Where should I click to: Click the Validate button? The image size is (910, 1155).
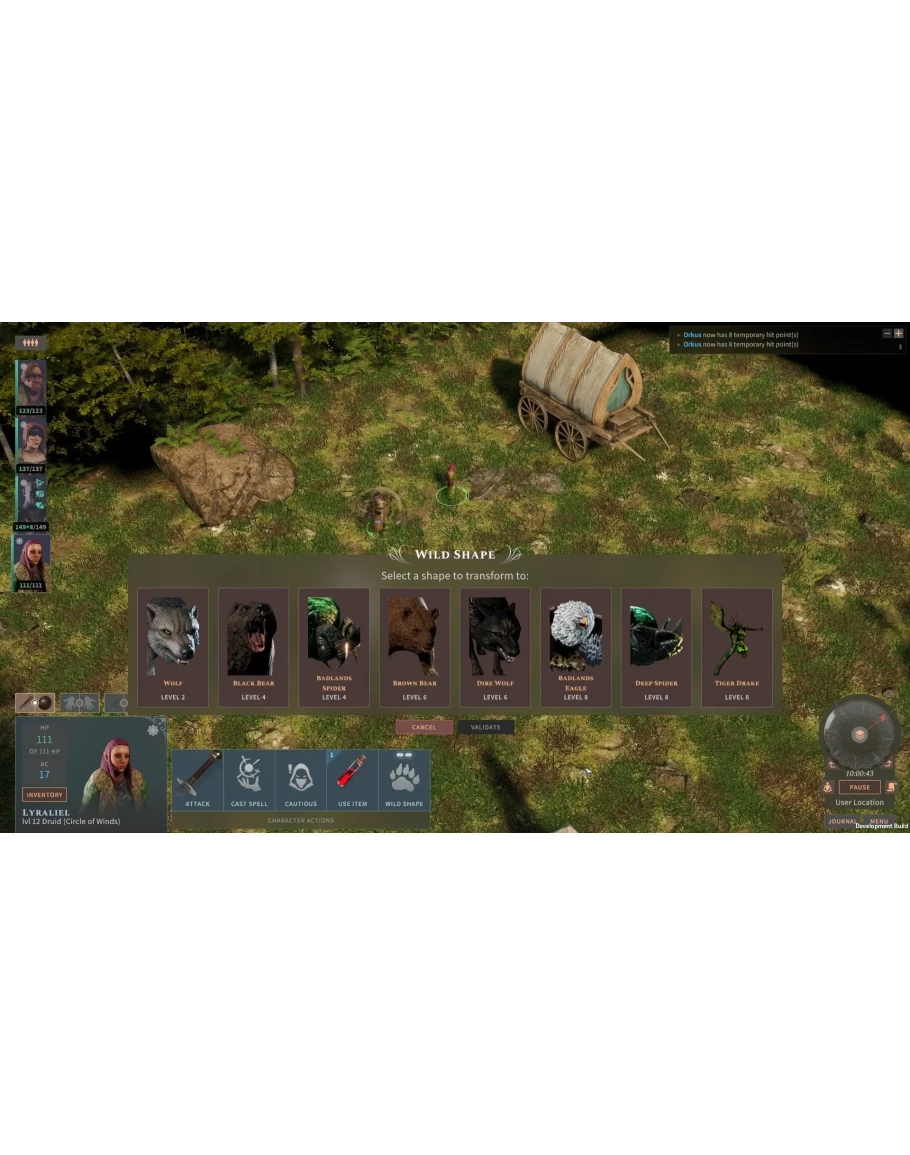485,727
